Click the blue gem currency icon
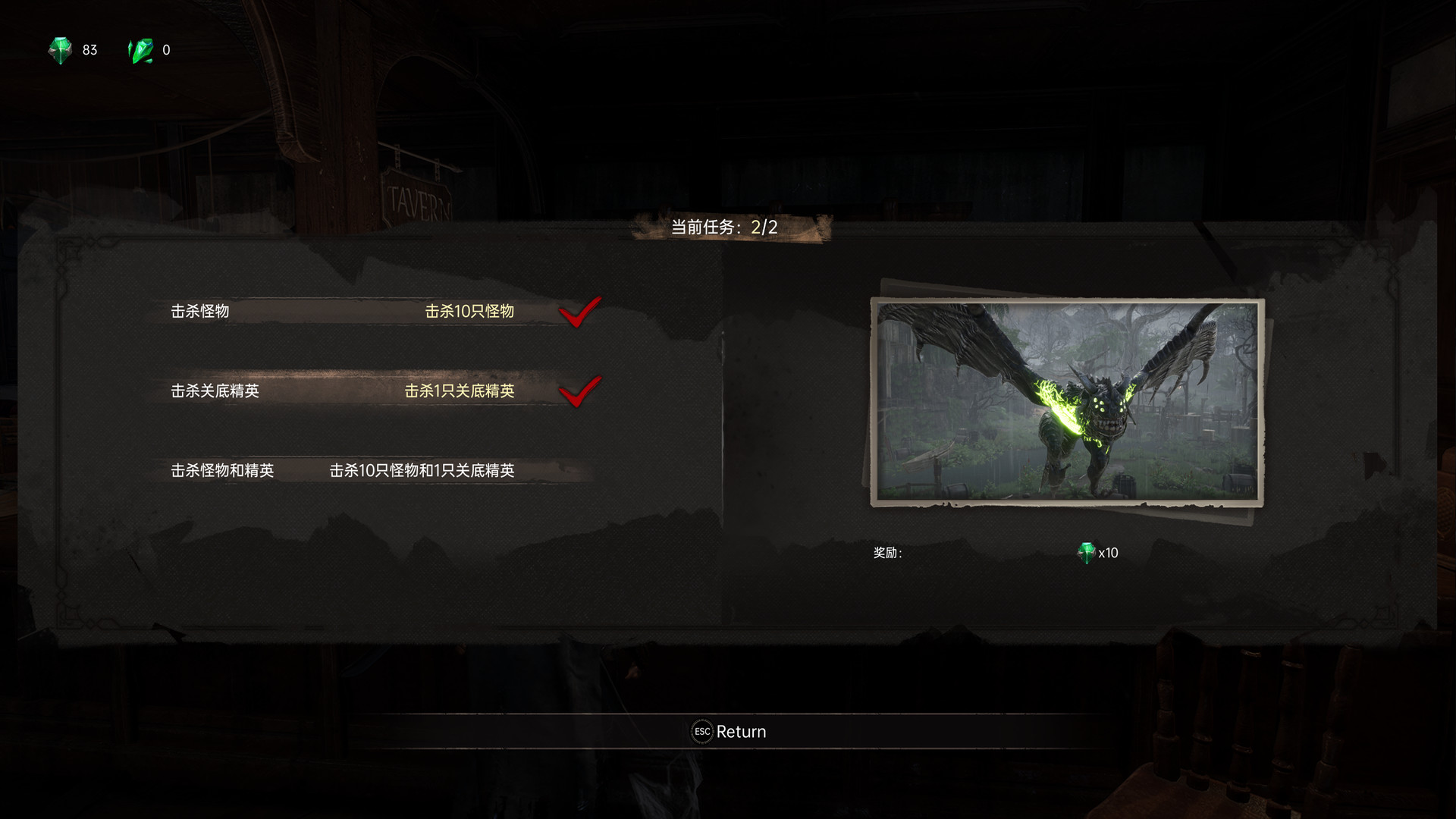 (62, 50)
